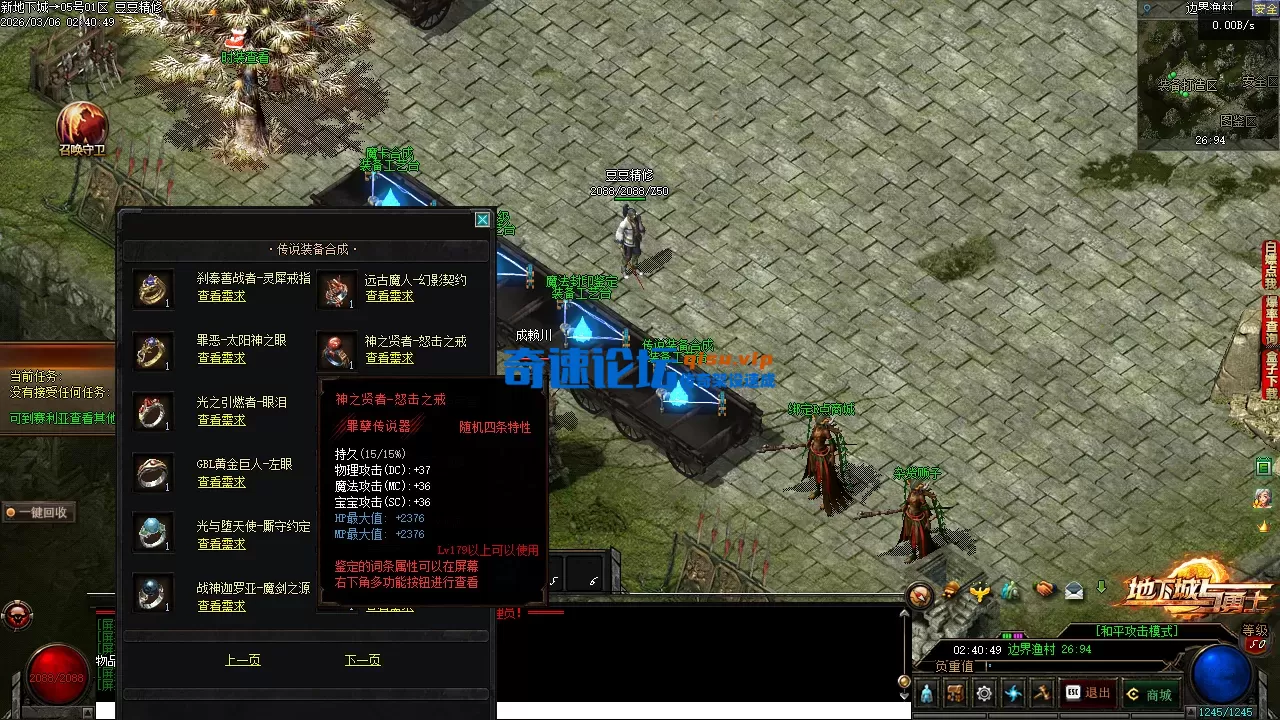Screen dimensions: 1280x720
Task: Go to next page with 下一页
Action: pos(362,660)
